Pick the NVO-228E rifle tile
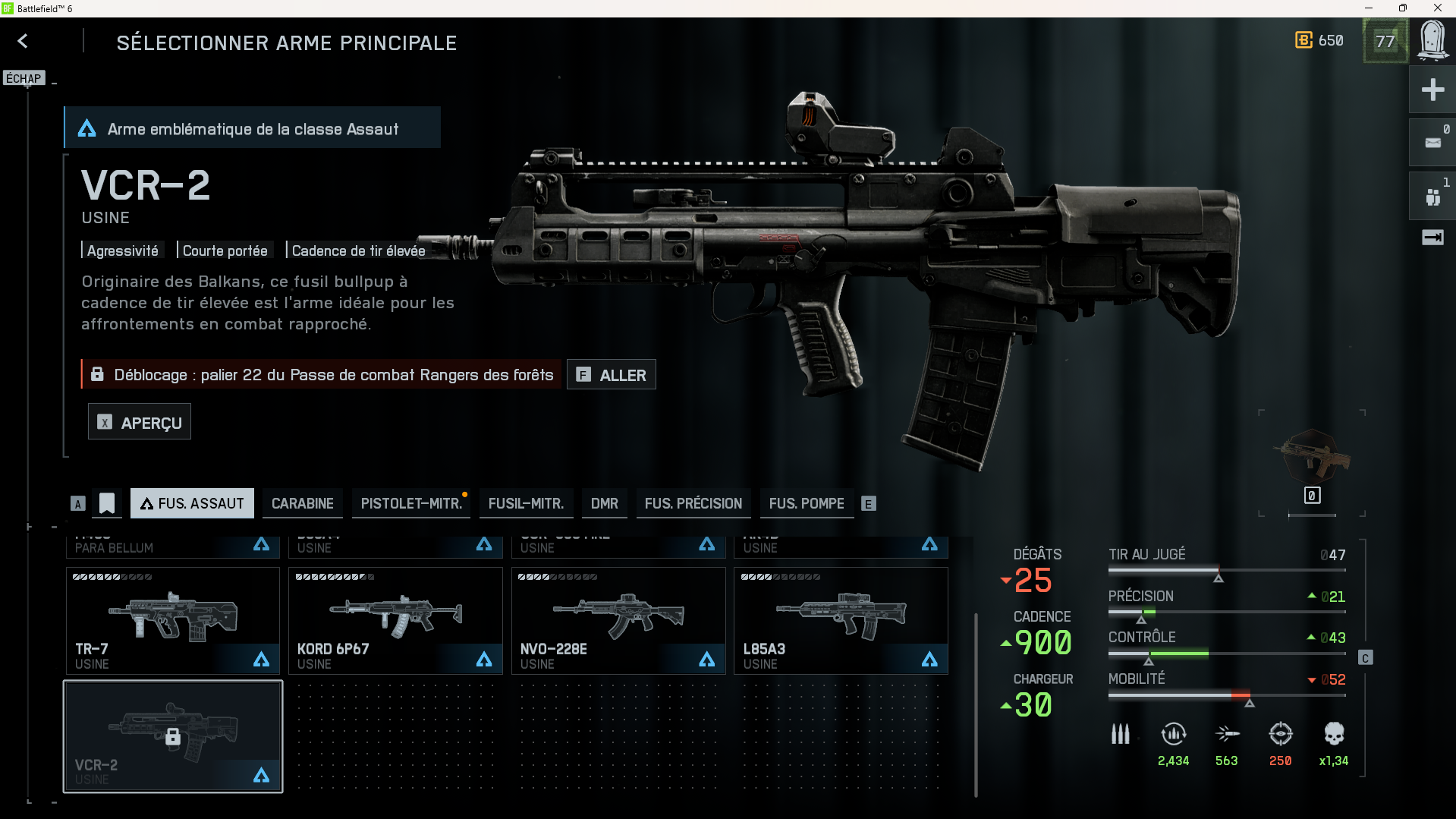The width and height of the screenshot is (1456, 819). coord(618,620)
